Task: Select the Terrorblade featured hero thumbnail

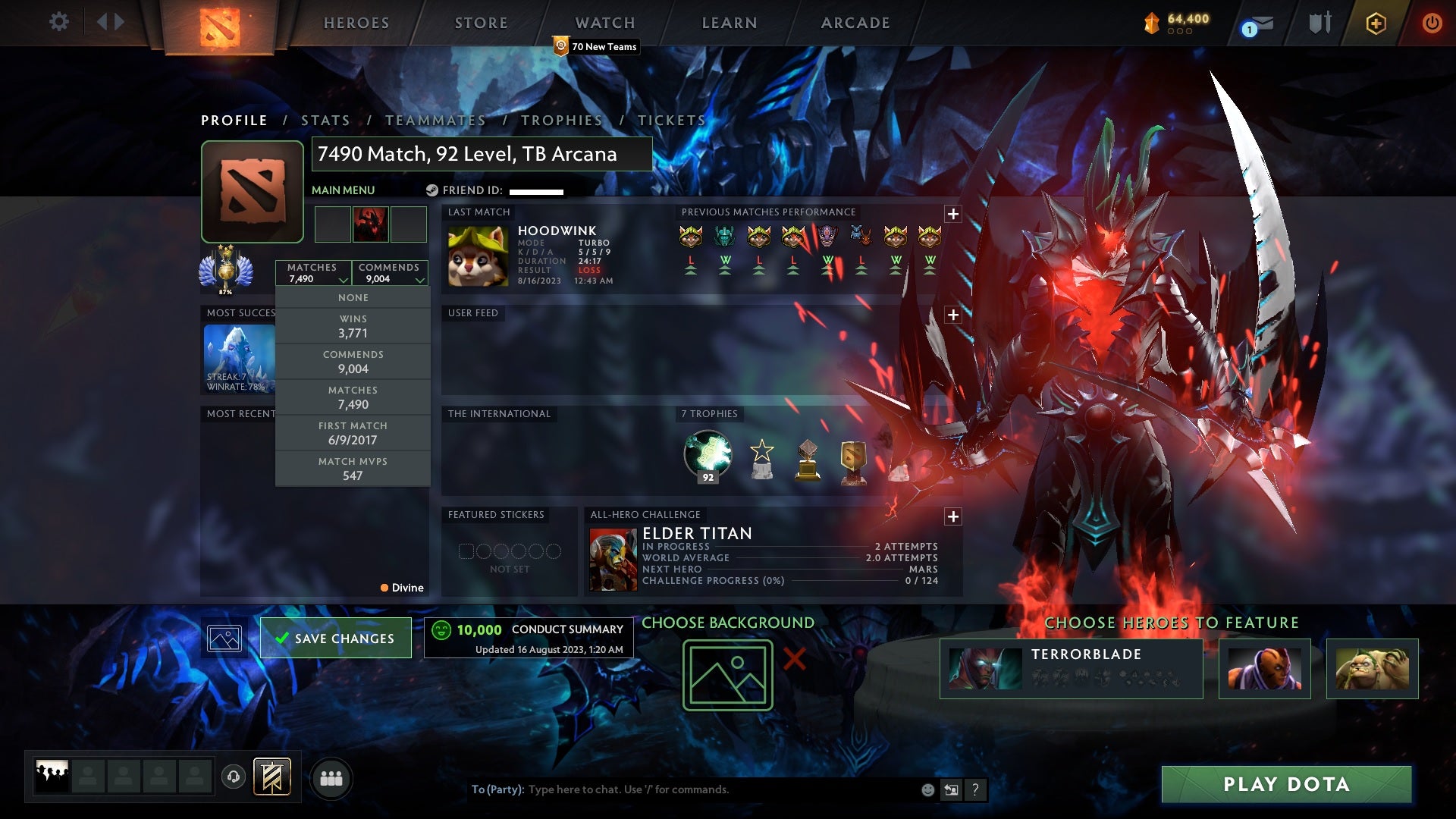Action: pyautogui.click(x=984, y=668)
